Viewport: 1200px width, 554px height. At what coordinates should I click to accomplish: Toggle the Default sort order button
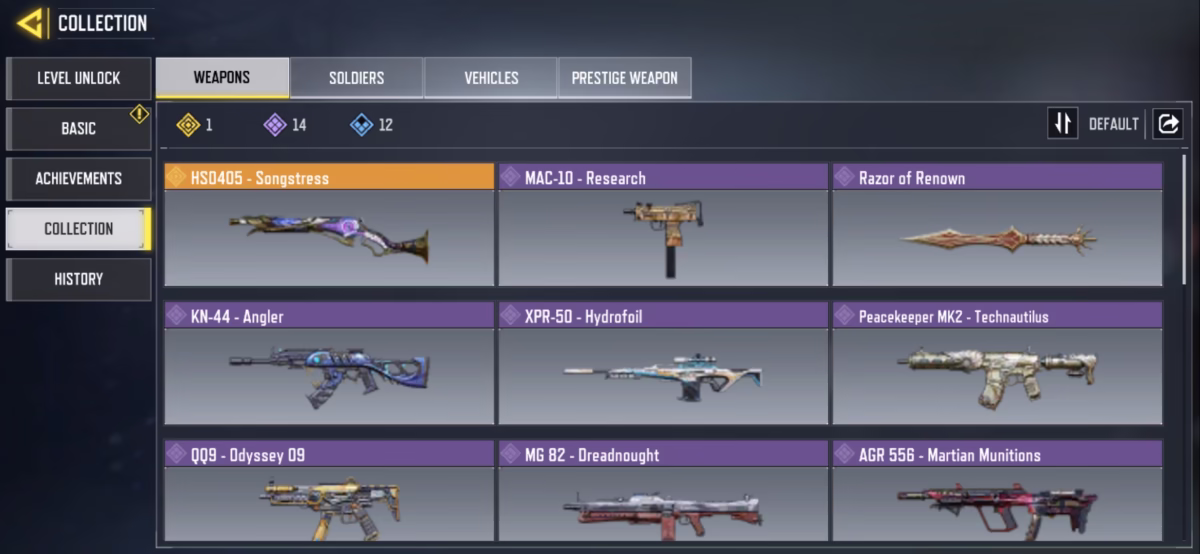click(1063, 124)
